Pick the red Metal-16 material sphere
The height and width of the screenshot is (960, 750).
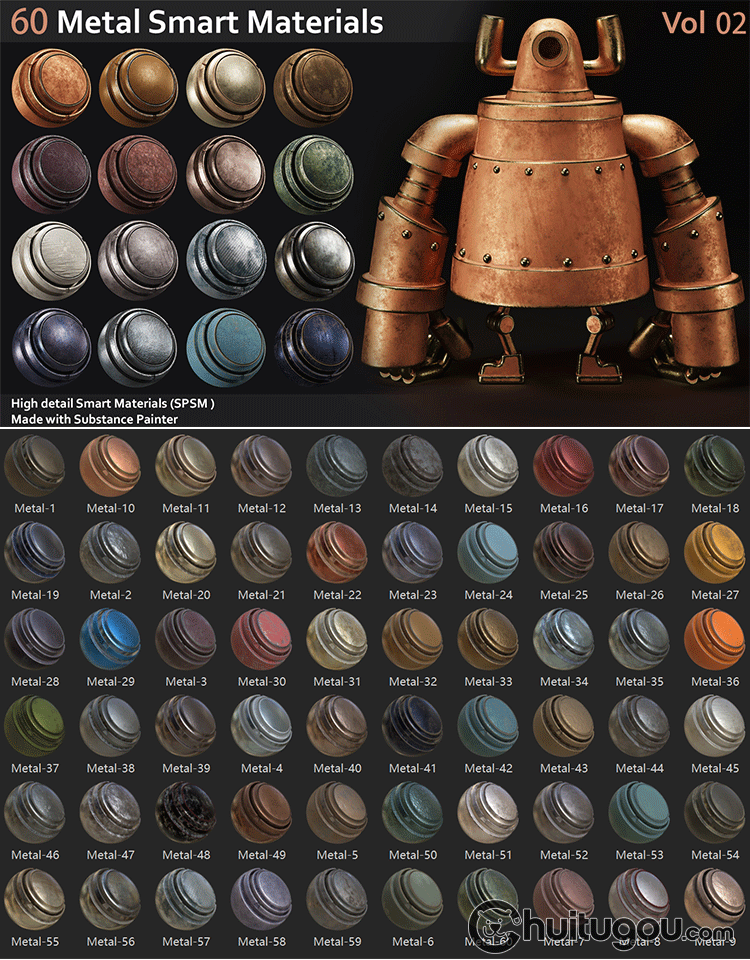tap(564, 466)
